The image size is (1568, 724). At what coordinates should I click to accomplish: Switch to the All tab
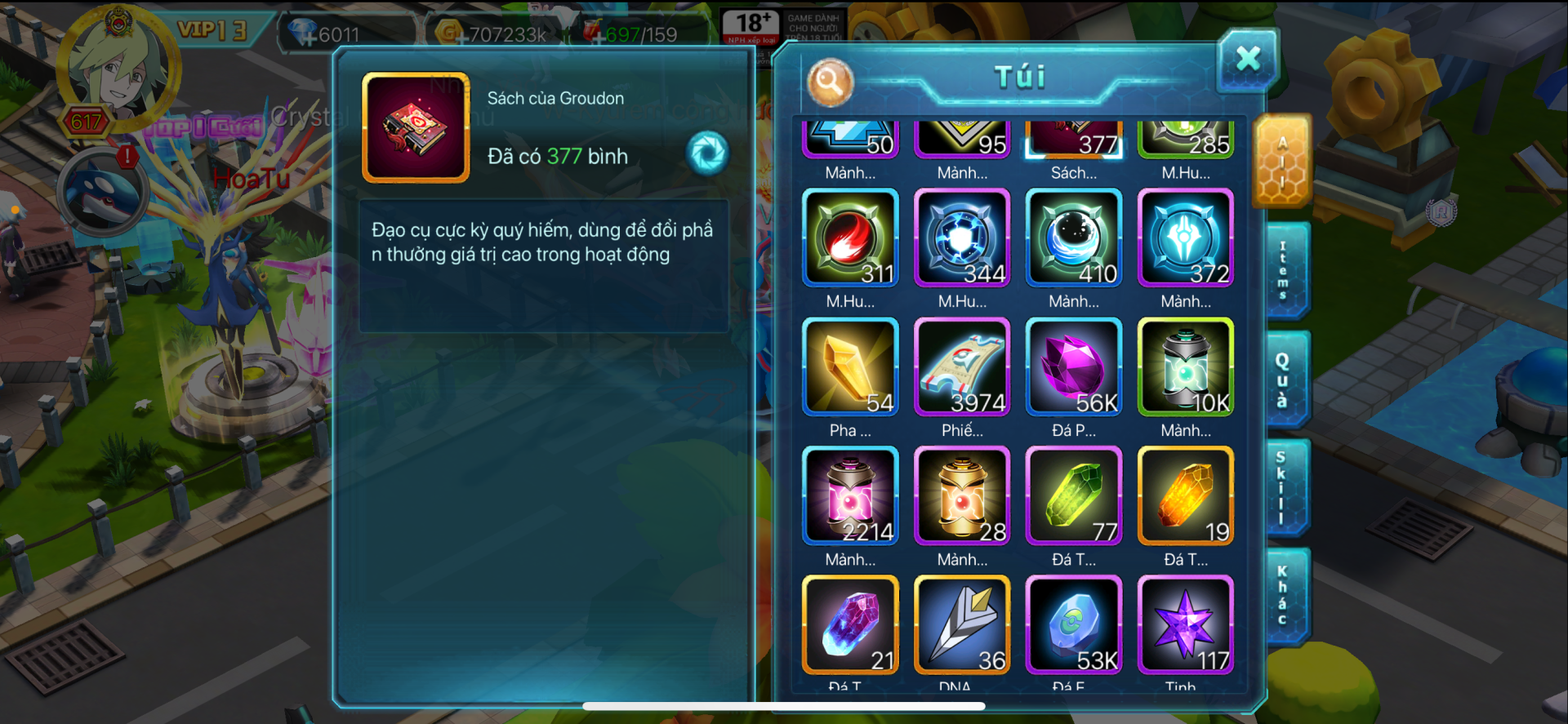pos(1282,162)
